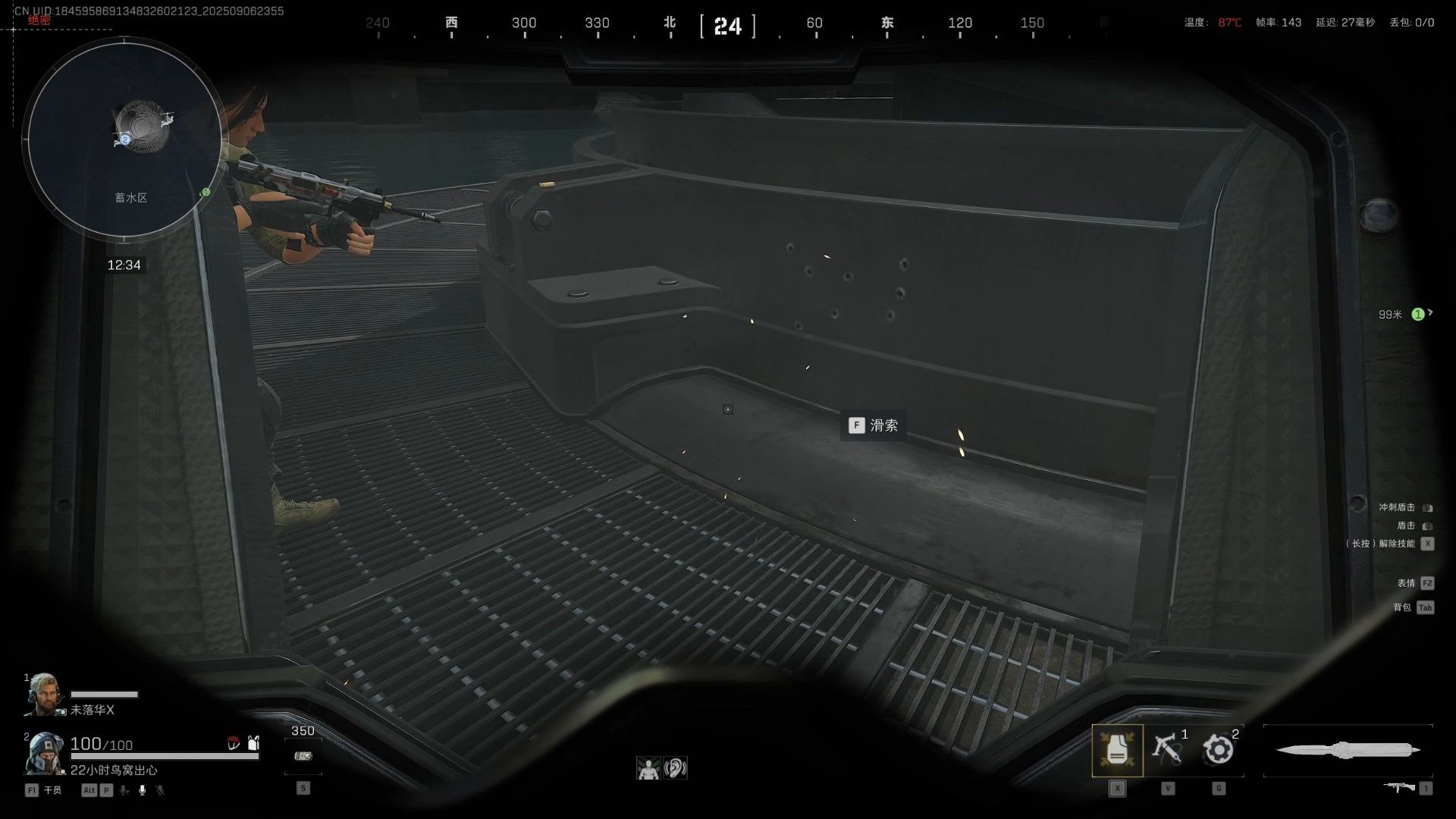This screenshot has height=819, width=1456.
Task: Click the ear hearing status icon
Action: pos(674,768)
